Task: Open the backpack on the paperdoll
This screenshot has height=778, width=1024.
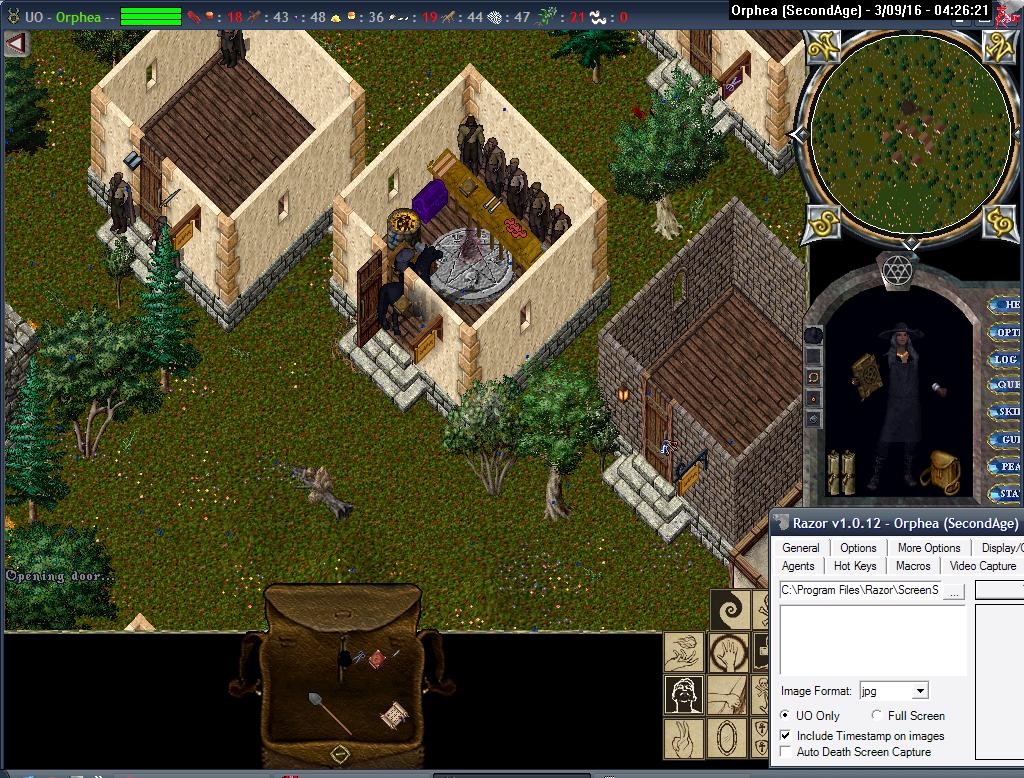Action: (x=940, y=472)
